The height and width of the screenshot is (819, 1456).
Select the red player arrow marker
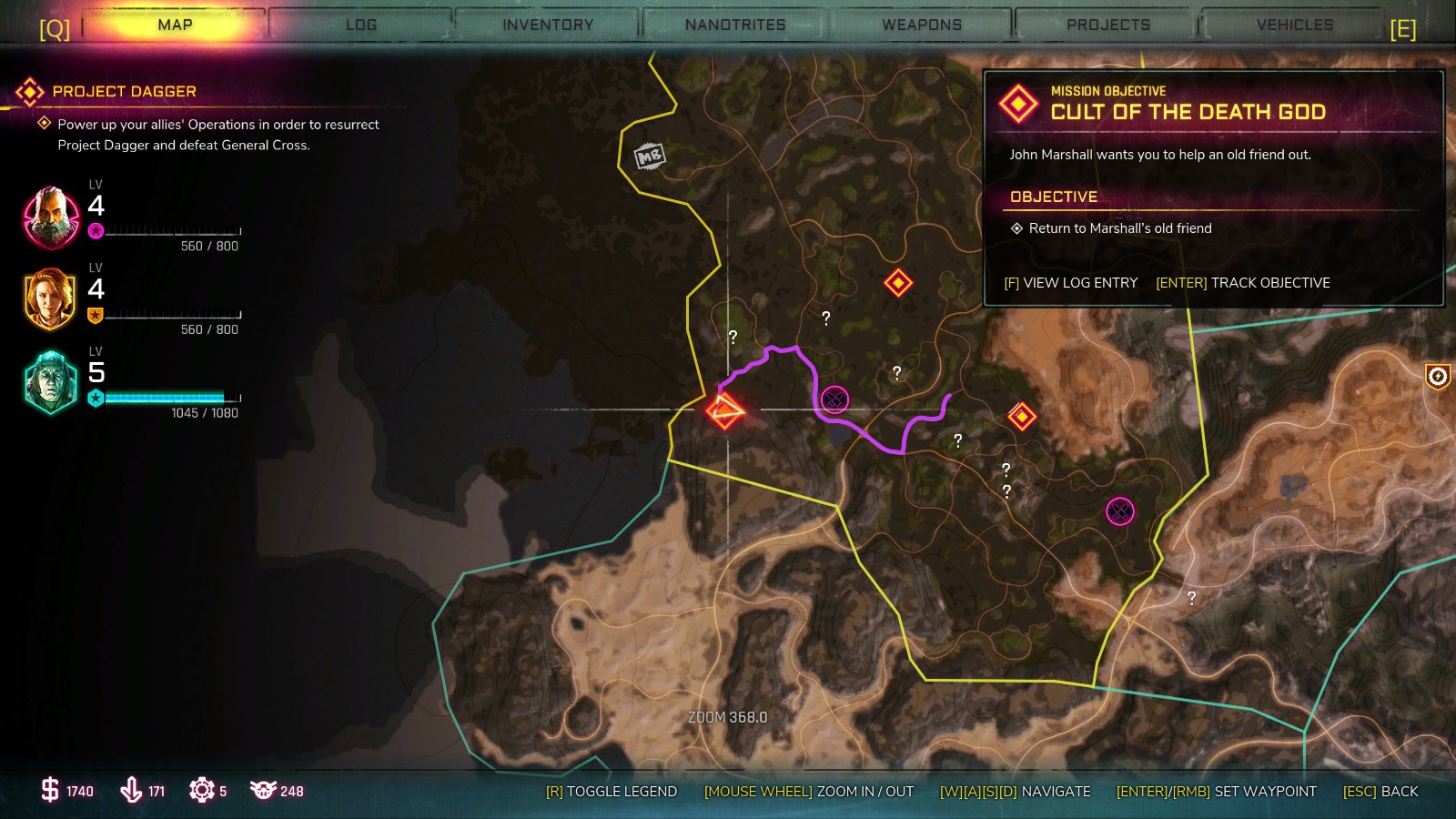point(725,410)
